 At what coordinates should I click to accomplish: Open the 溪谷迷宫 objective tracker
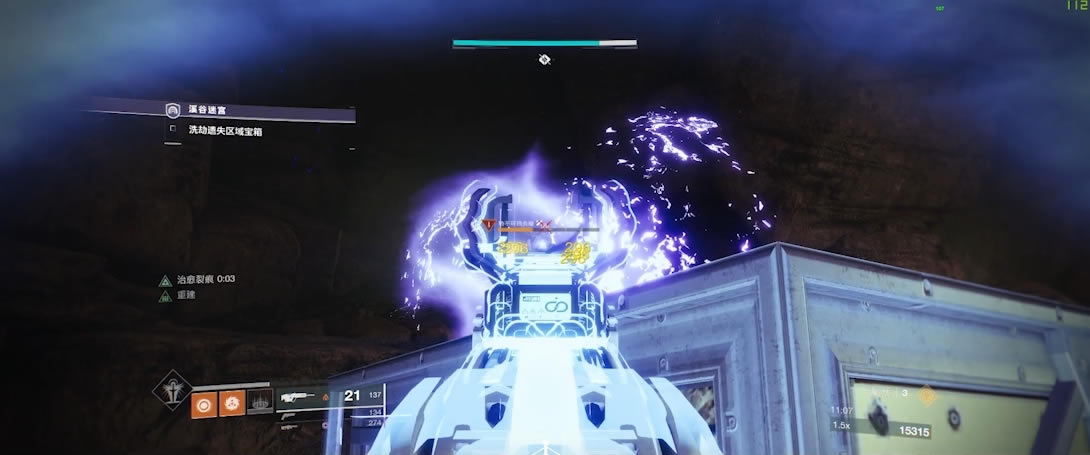click(x=173, y=110)
